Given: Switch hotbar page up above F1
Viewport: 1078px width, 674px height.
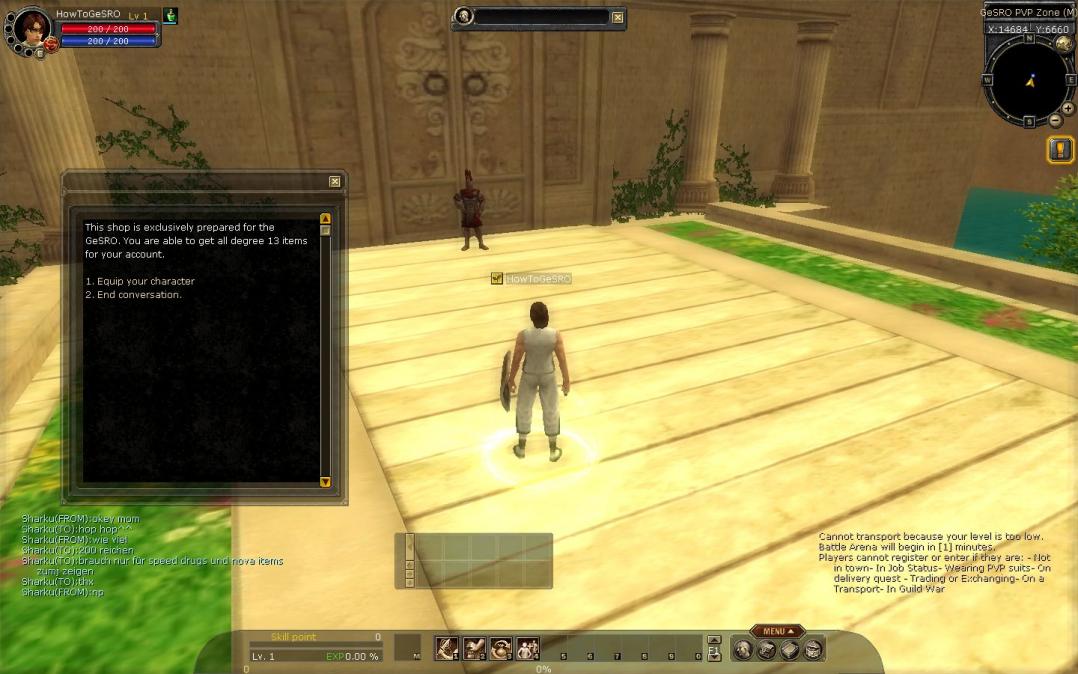Looking at the screenshot, I should pos(714,640).
